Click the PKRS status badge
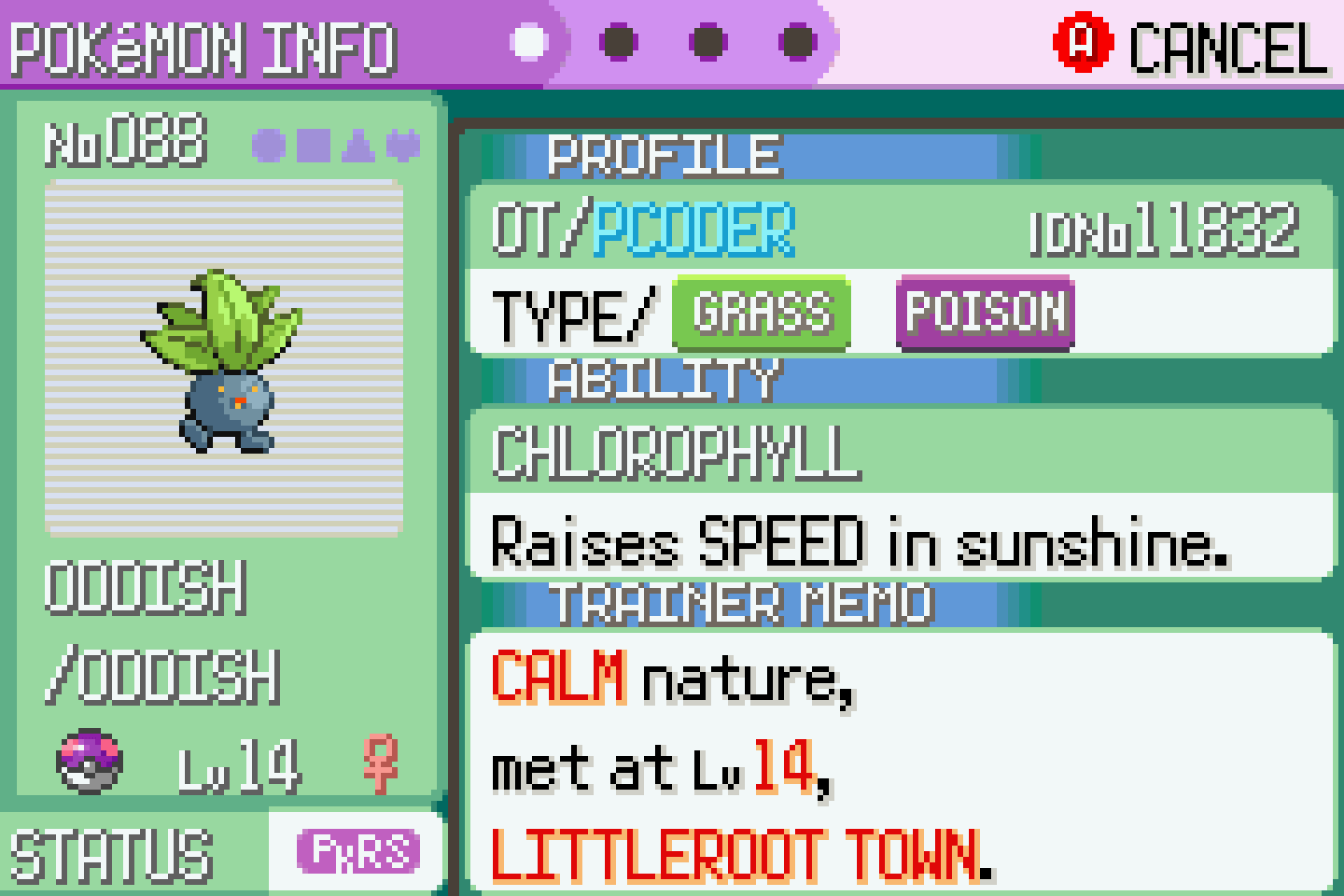 (x=358, y=851)
